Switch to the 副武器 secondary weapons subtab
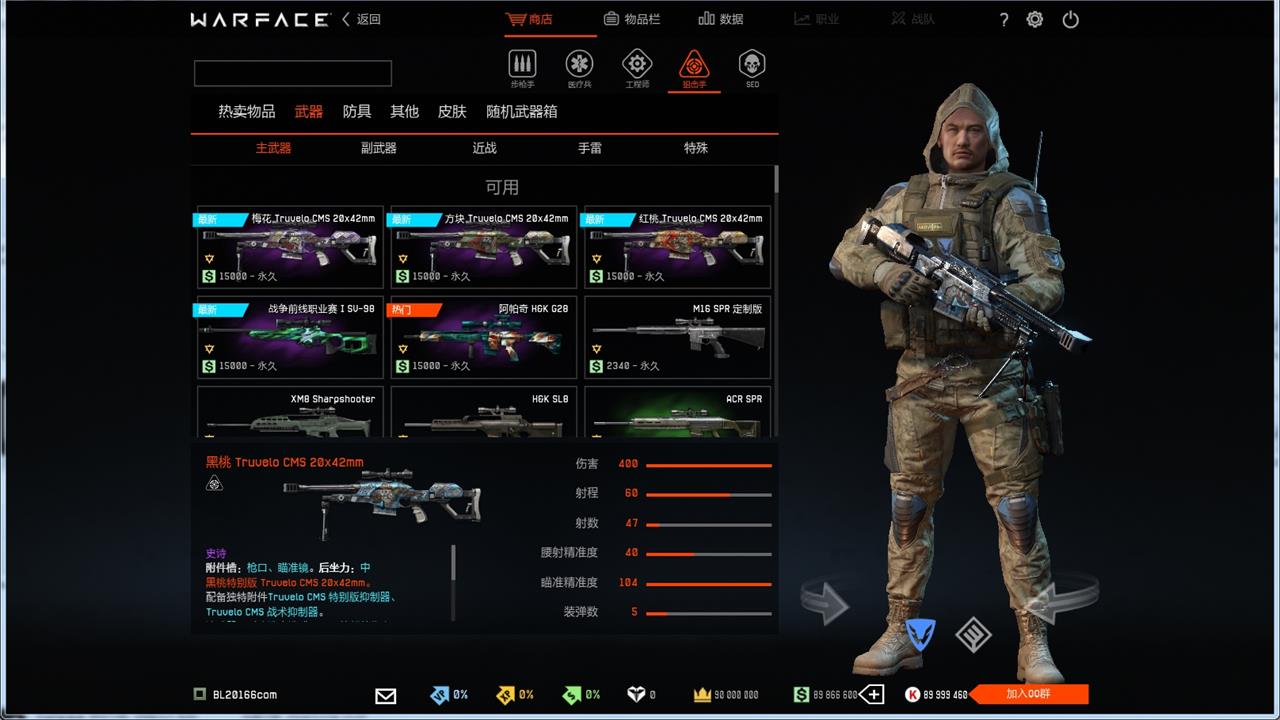The width and height of the screenshot is (1280, 720). pos(379,148)
